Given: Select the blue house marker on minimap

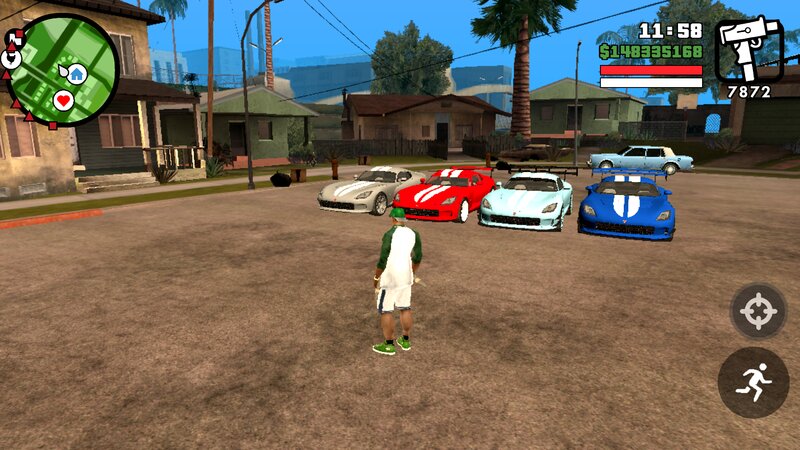Looking at the screenshot, I should coord(77,73).
